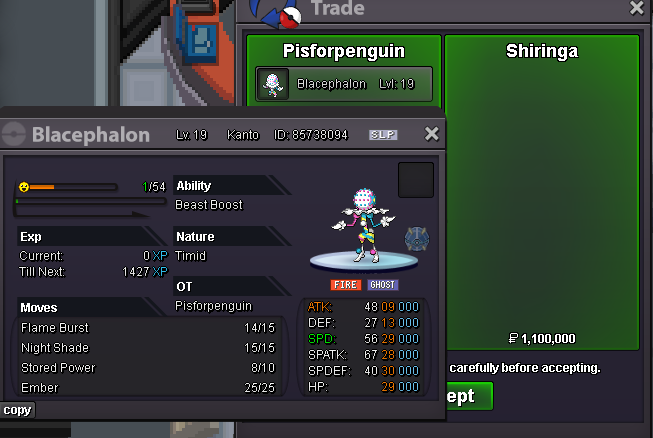Close the Blacephalon summary panel
This screenshot has width=653, height=438.
coord(432,134)
